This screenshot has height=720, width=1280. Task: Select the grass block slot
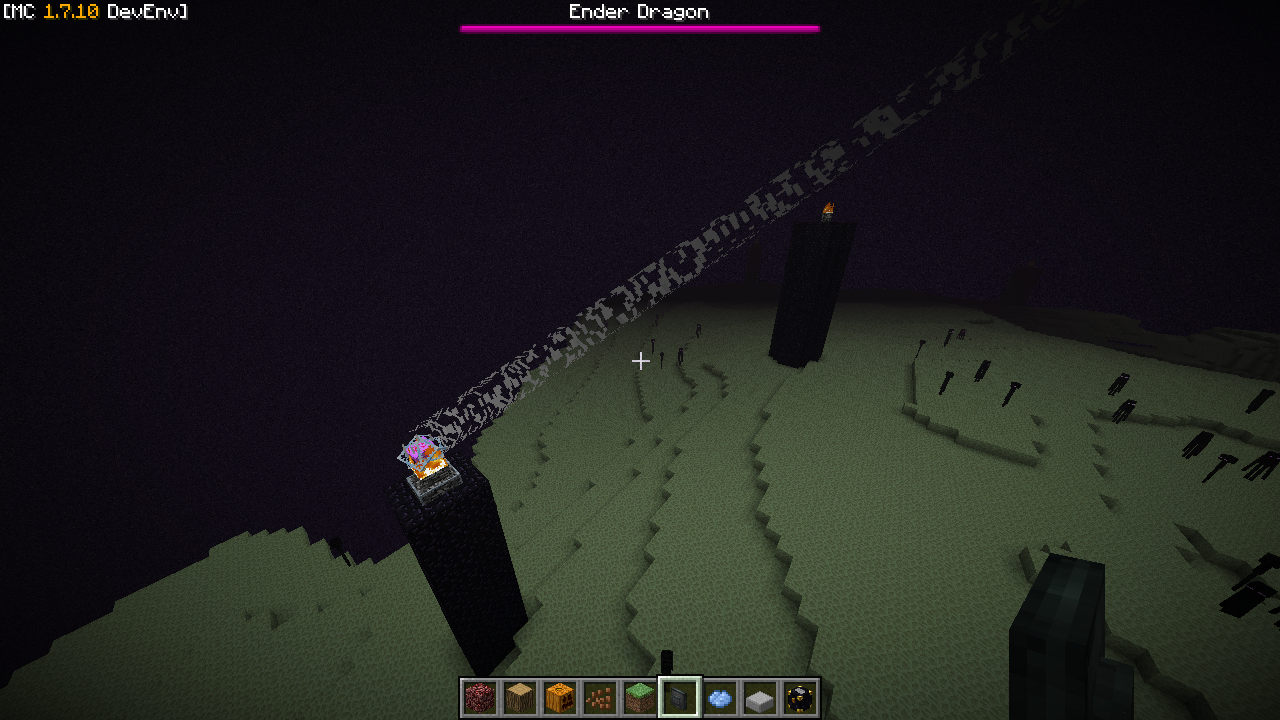tap(640, 698)
